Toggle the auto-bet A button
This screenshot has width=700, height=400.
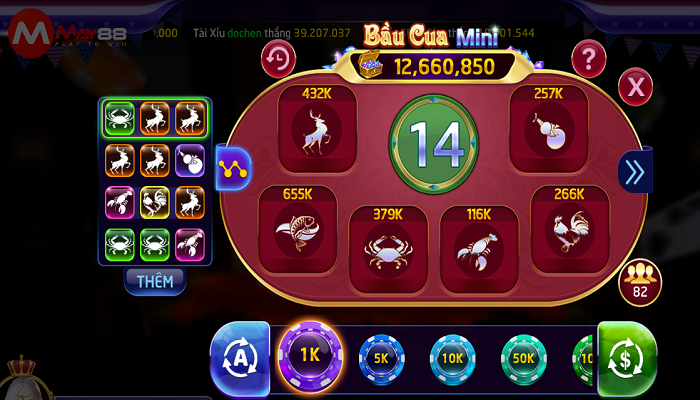[240, 358]
